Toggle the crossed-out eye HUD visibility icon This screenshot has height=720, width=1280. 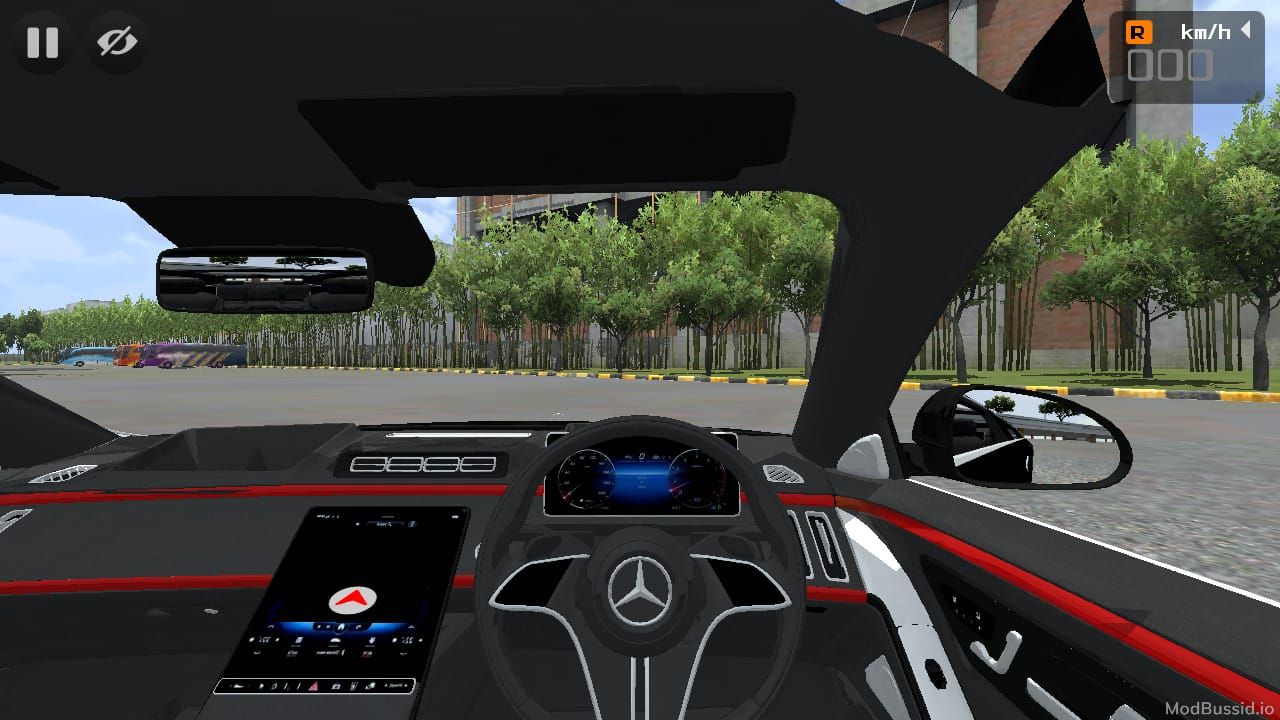[117, 42]
